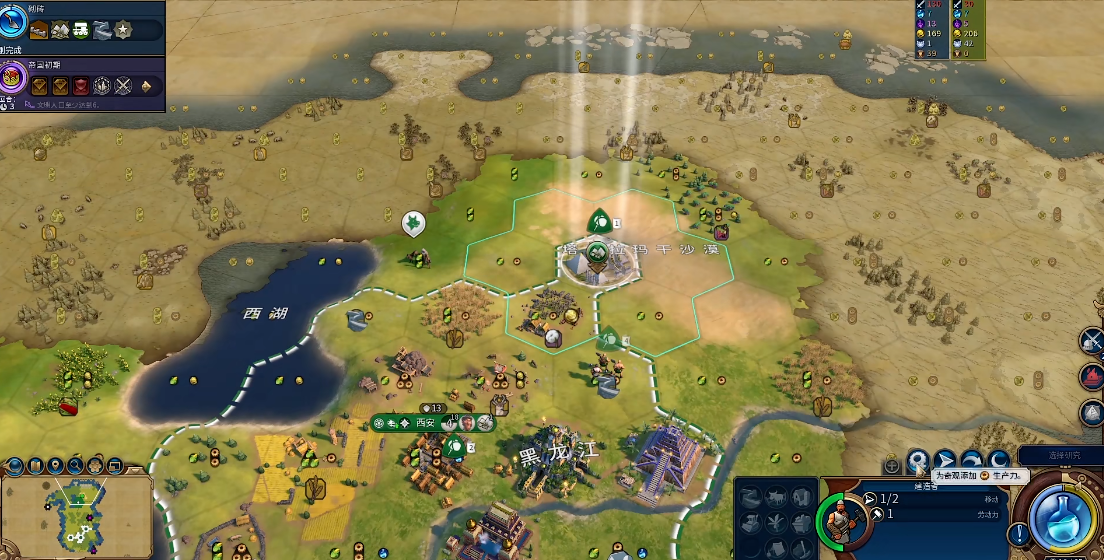
Task: Open the map search magnifier
Action: (x=75, y=465)
